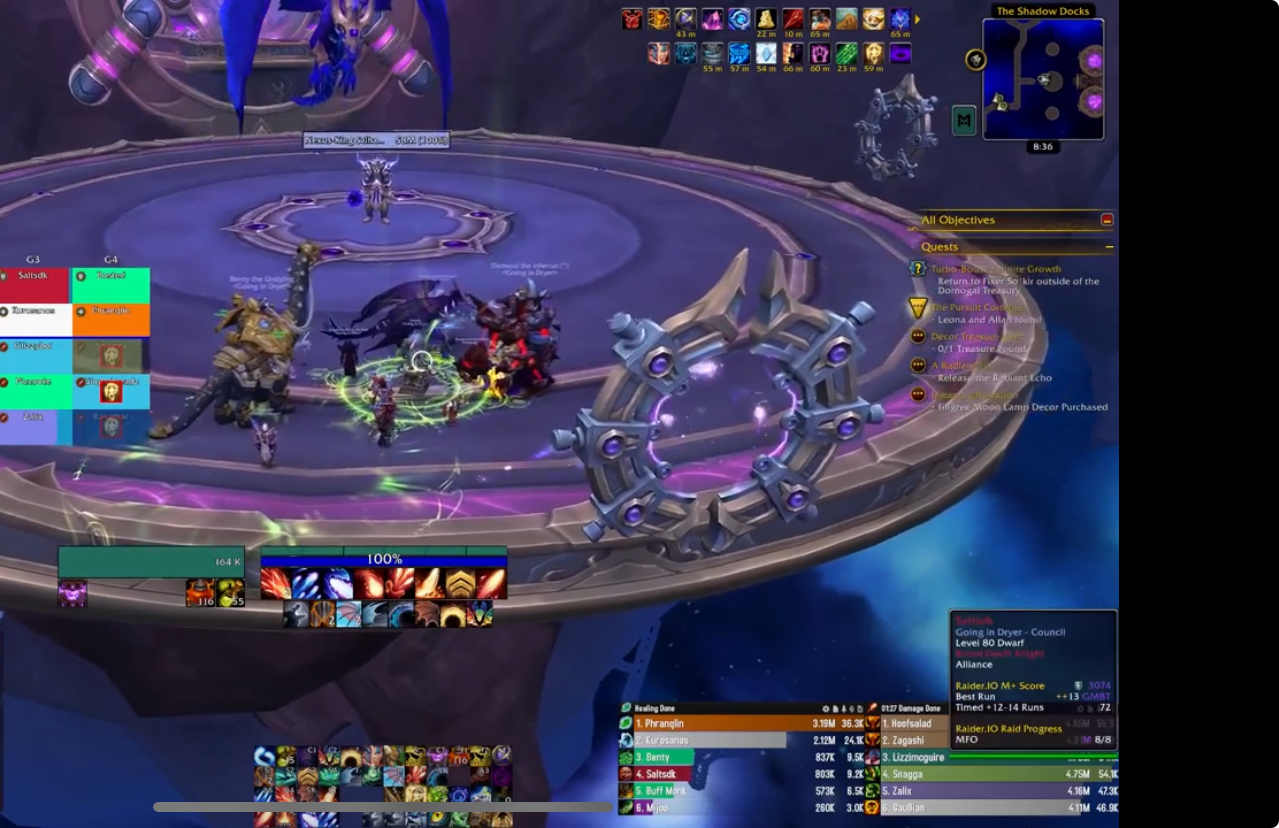Select the Turbo-Boost quest in tracker
Image resolution: width=1279 pixels, height=828 pixels.
[x=995, y=269]
